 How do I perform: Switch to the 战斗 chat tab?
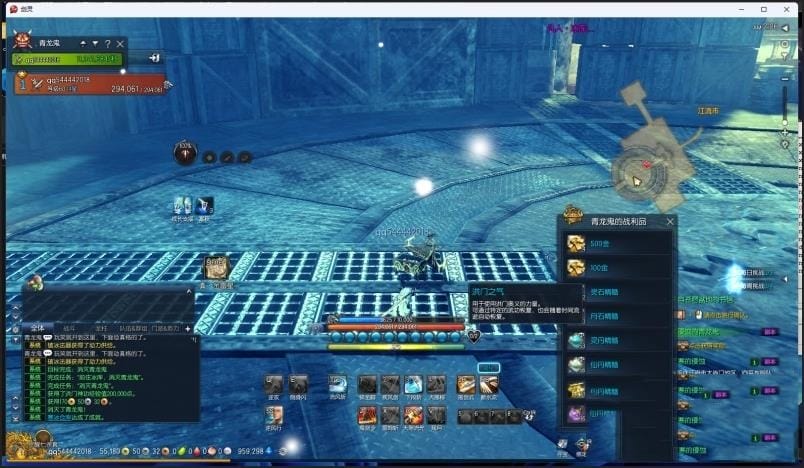[69, 328]
